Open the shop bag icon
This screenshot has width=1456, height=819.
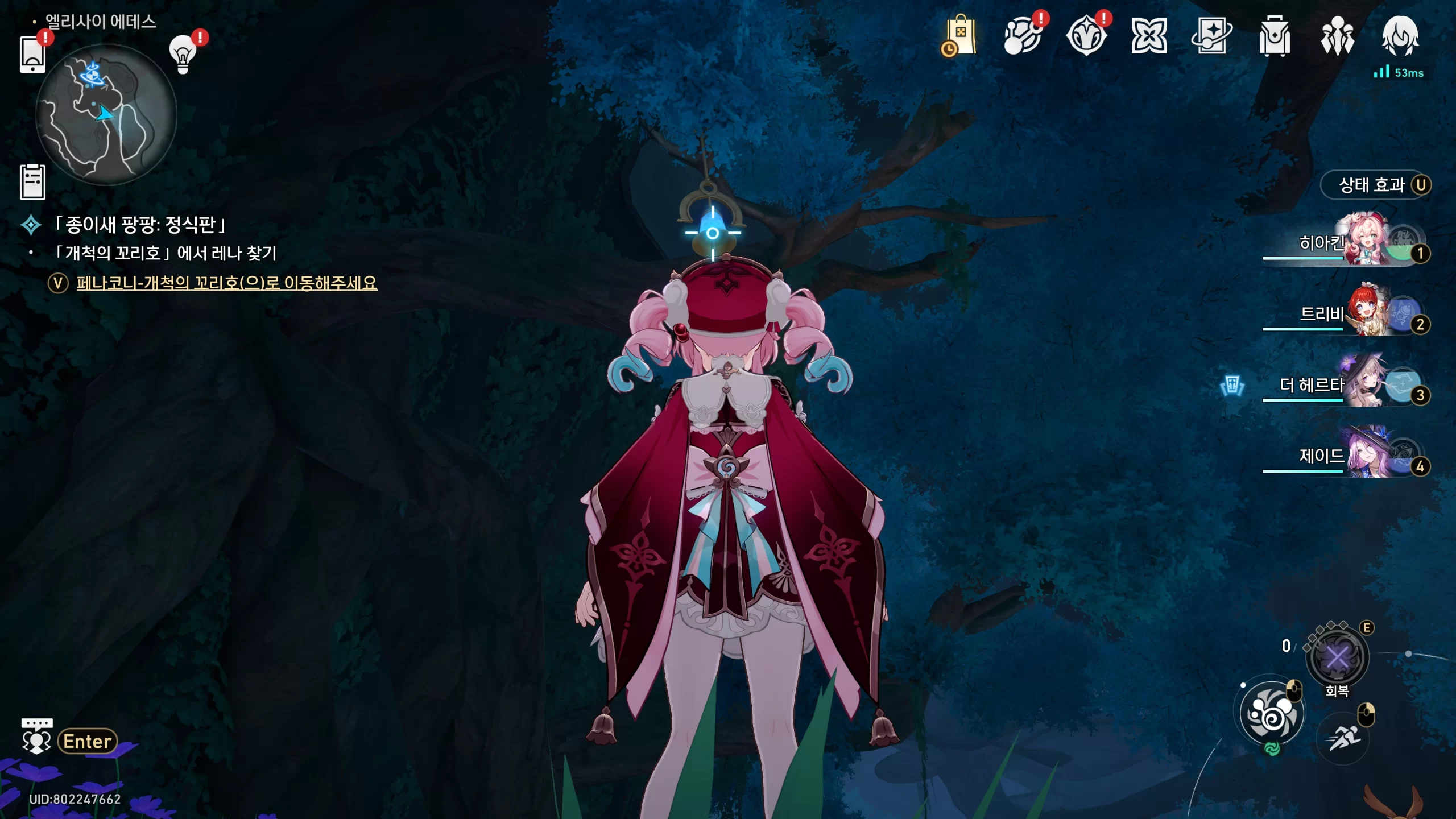click(x=959, y=36)
